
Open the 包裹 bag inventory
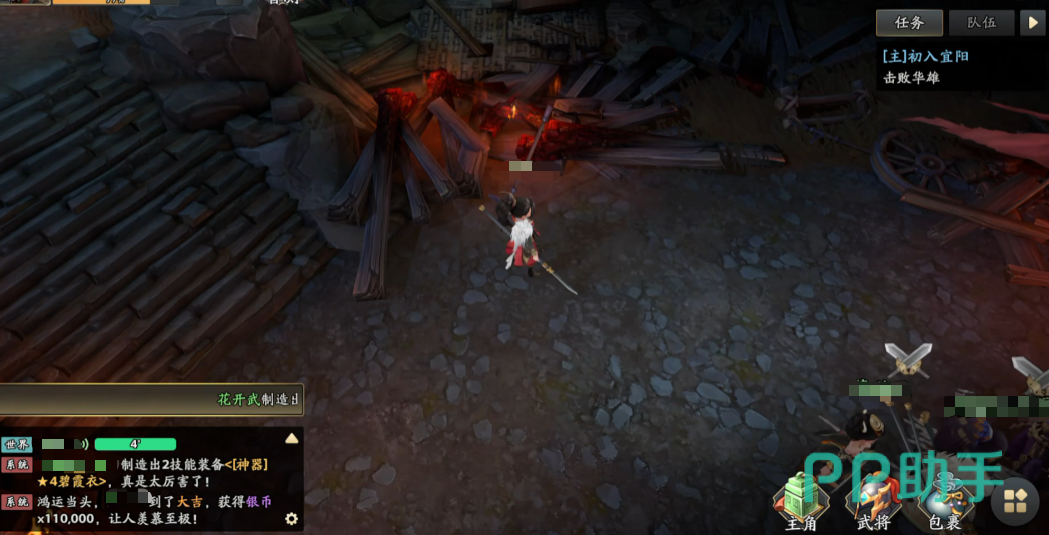[x=944, y=500]
